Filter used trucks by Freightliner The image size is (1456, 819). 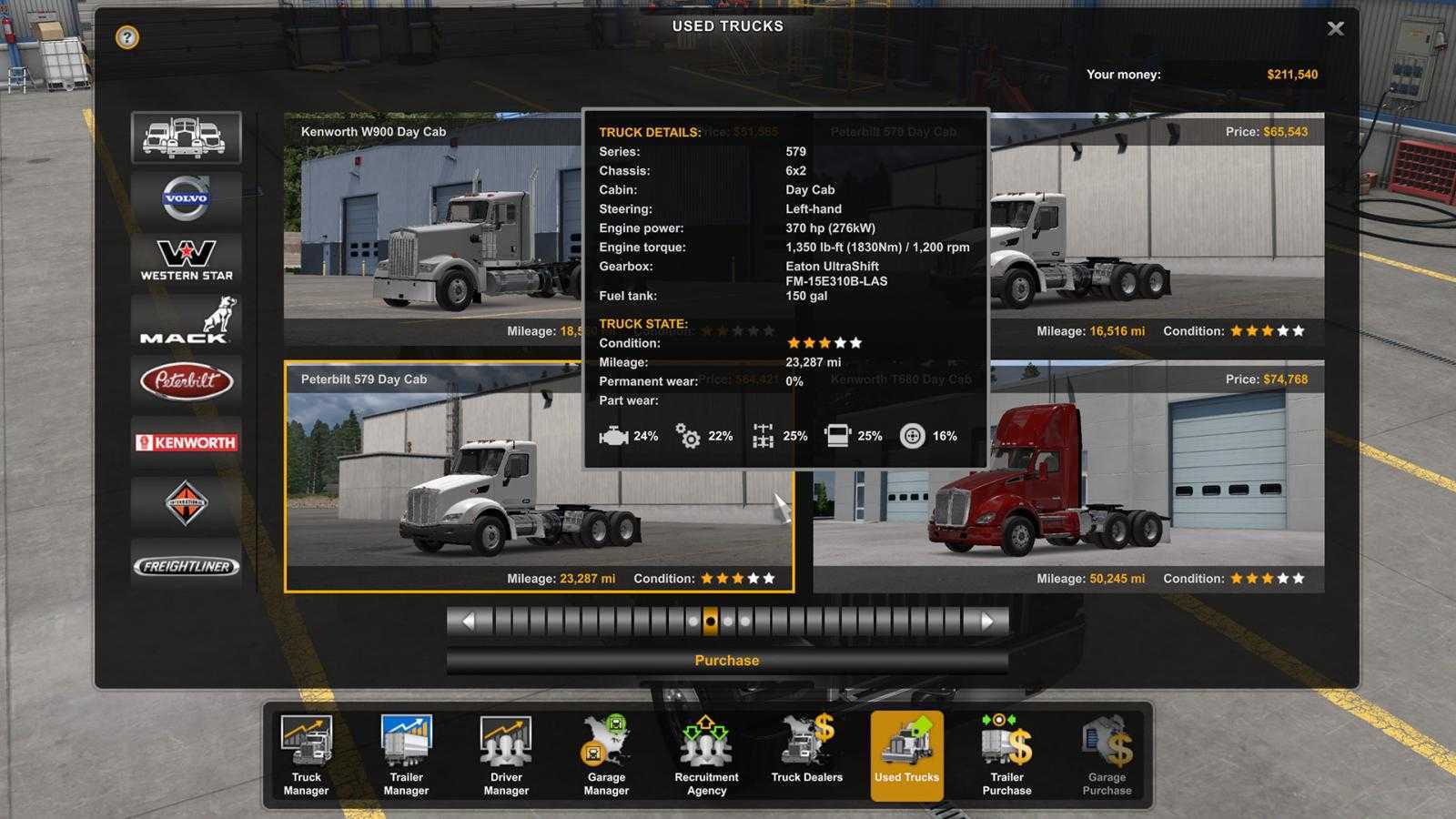point(186,565)
